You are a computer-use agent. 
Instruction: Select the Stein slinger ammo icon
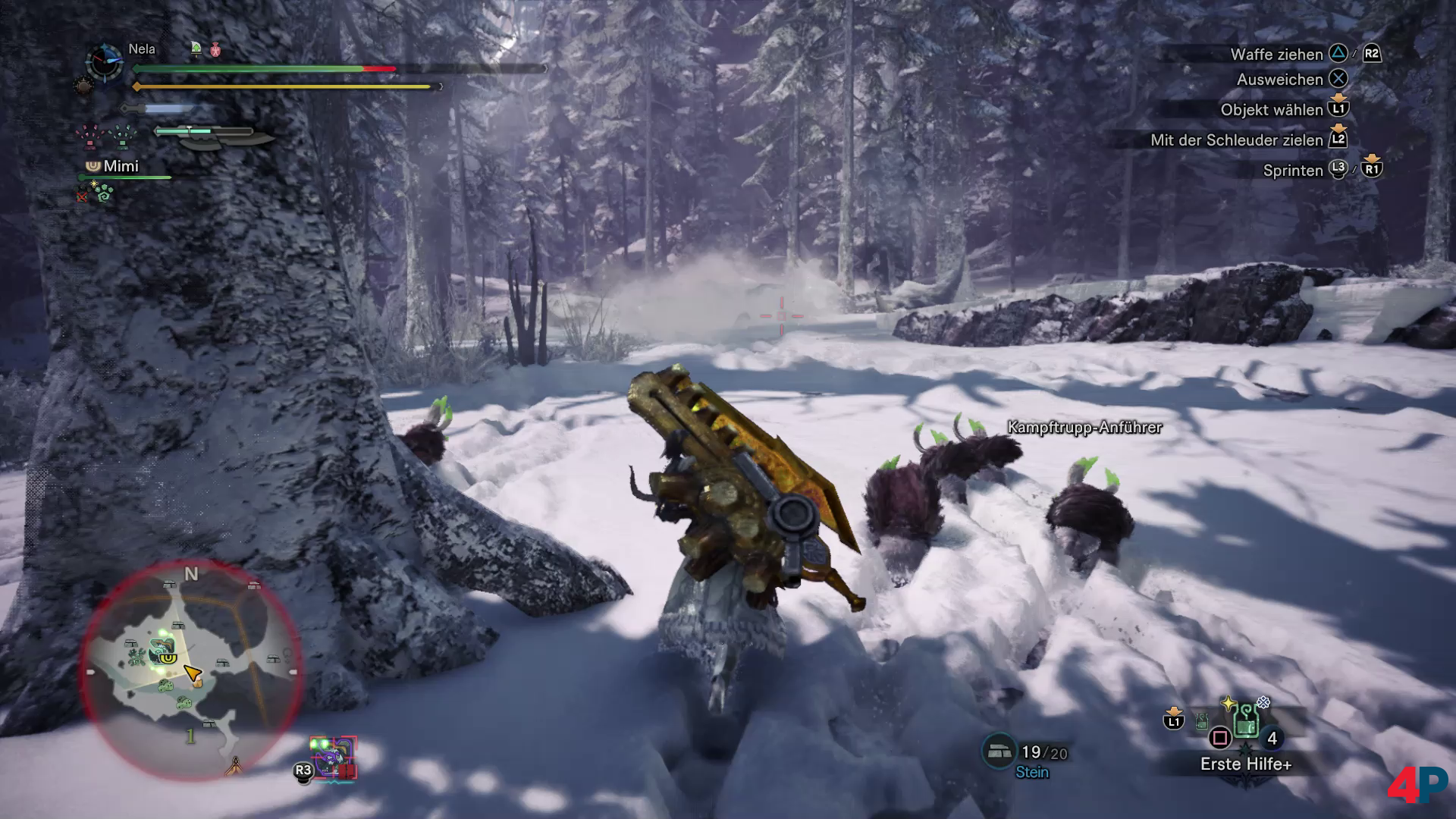pos(999,751)
